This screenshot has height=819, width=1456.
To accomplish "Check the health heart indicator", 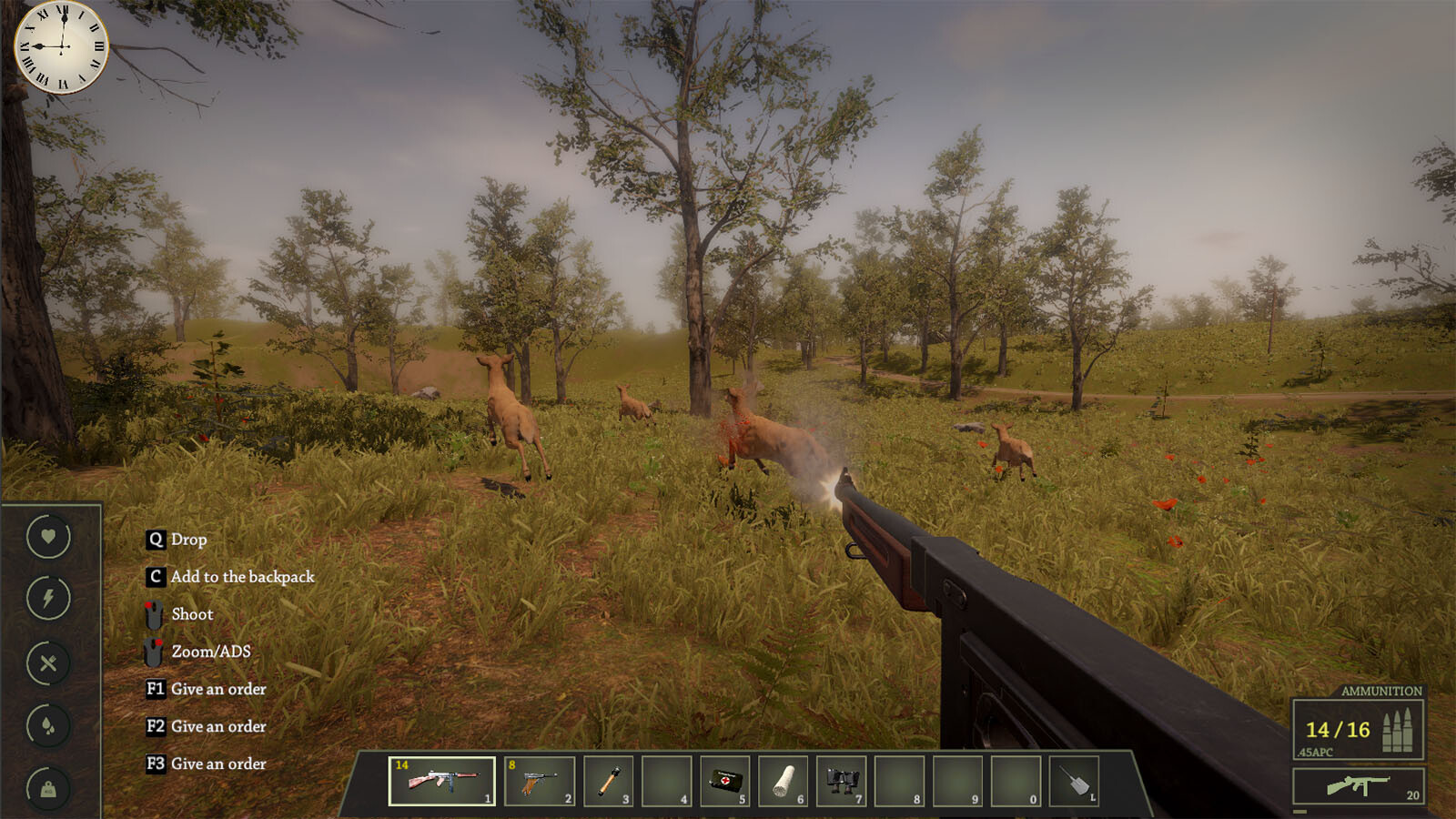I will pyautogui.click(x=48, y=537).
